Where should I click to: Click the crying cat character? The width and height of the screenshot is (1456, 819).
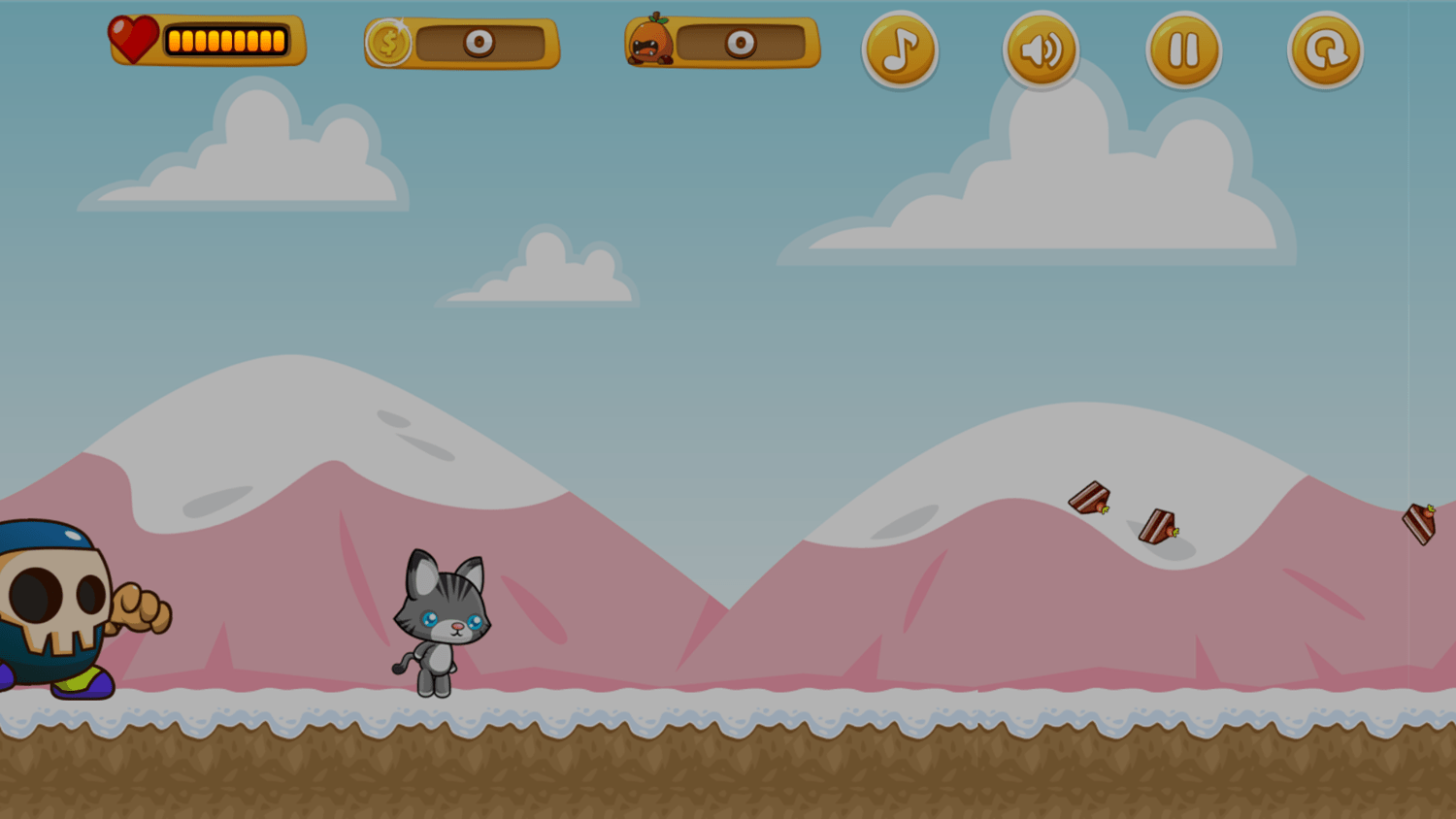(x=442, y=621)
